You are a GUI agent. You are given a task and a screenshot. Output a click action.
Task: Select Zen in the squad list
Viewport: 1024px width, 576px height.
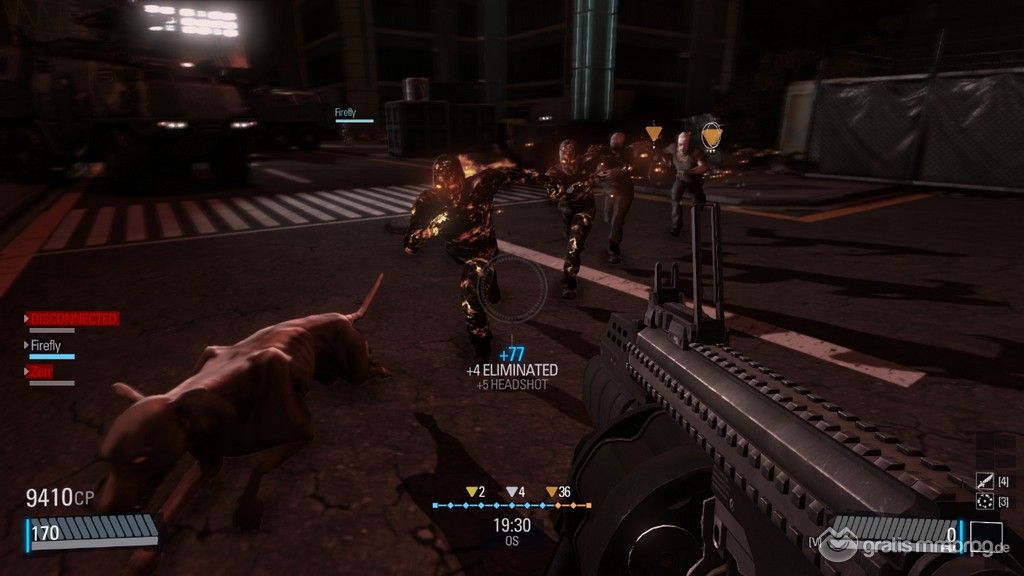41,371
